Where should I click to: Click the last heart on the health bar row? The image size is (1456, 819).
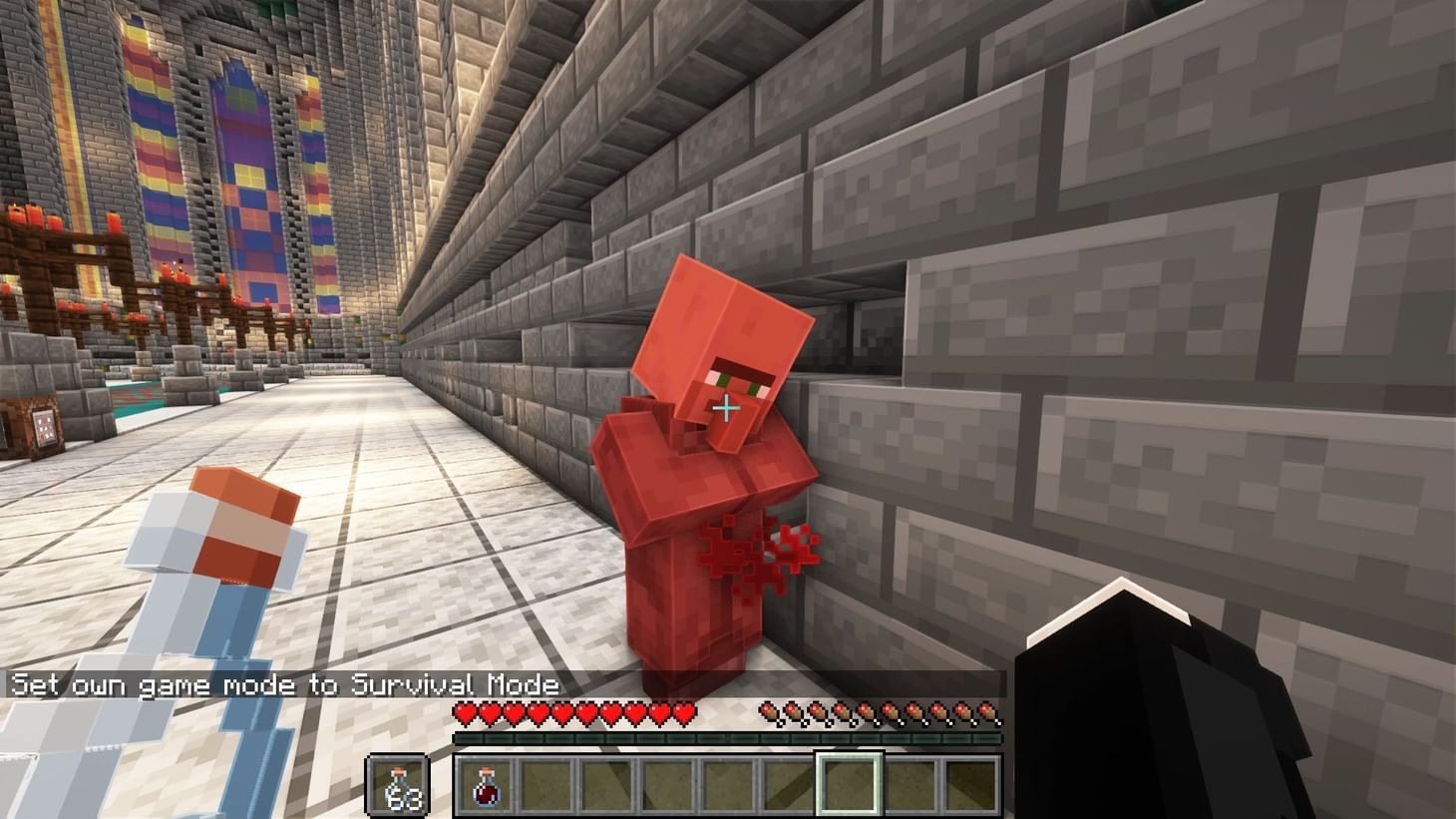pyautogui.click(x=686, y=712)
